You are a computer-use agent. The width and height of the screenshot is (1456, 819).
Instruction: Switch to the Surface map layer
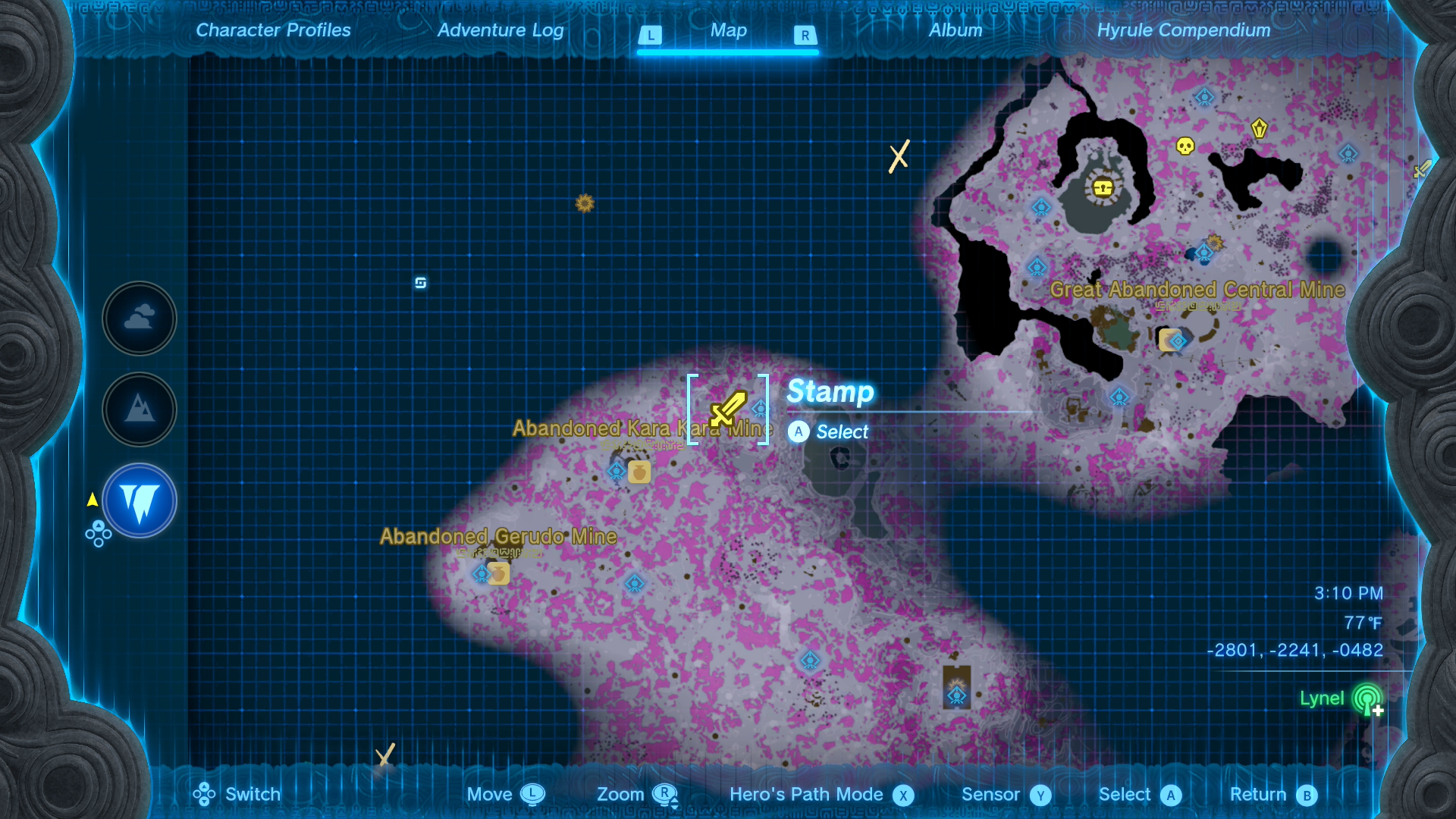pos(140,409)
